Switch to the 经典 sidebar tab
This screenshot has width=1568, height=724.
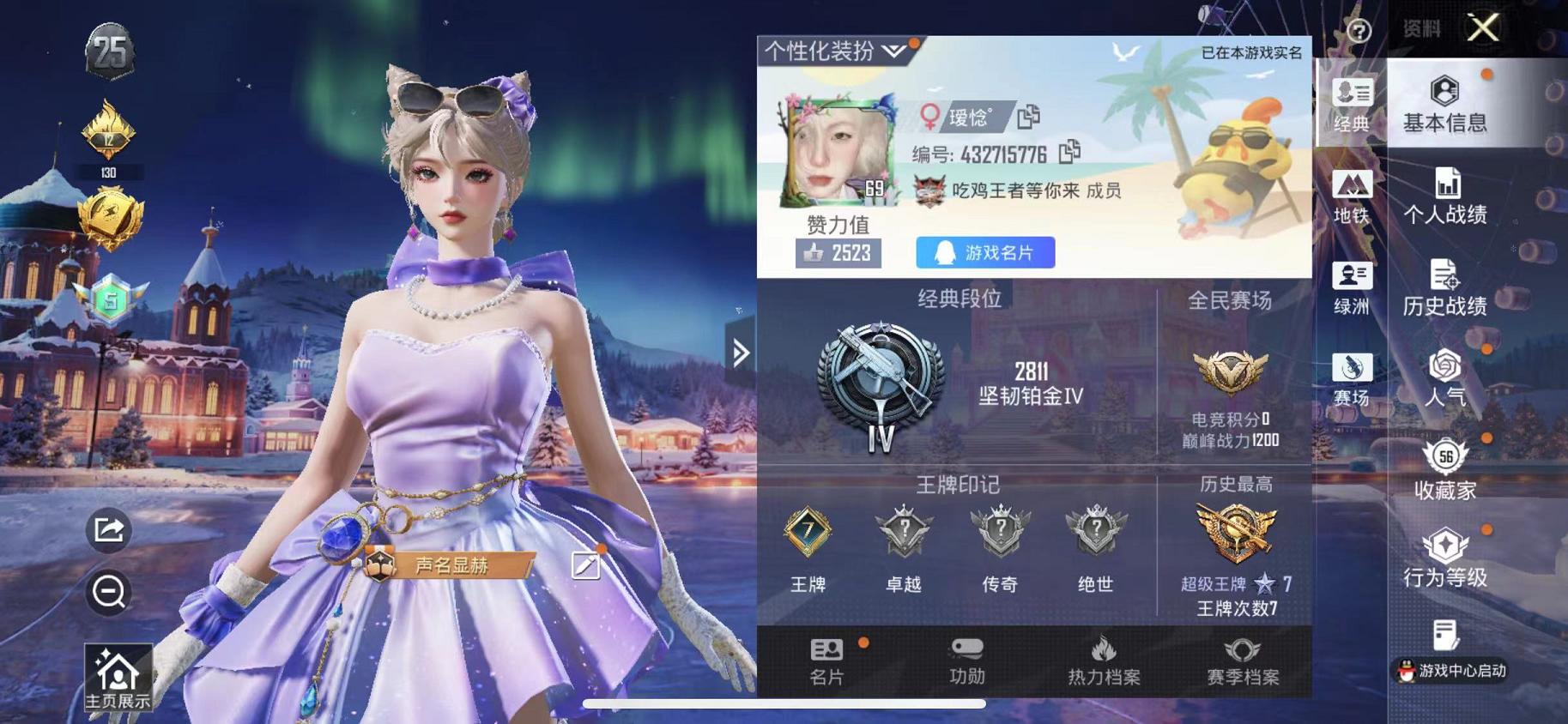pyautogui.click(x=1354, y=103)
